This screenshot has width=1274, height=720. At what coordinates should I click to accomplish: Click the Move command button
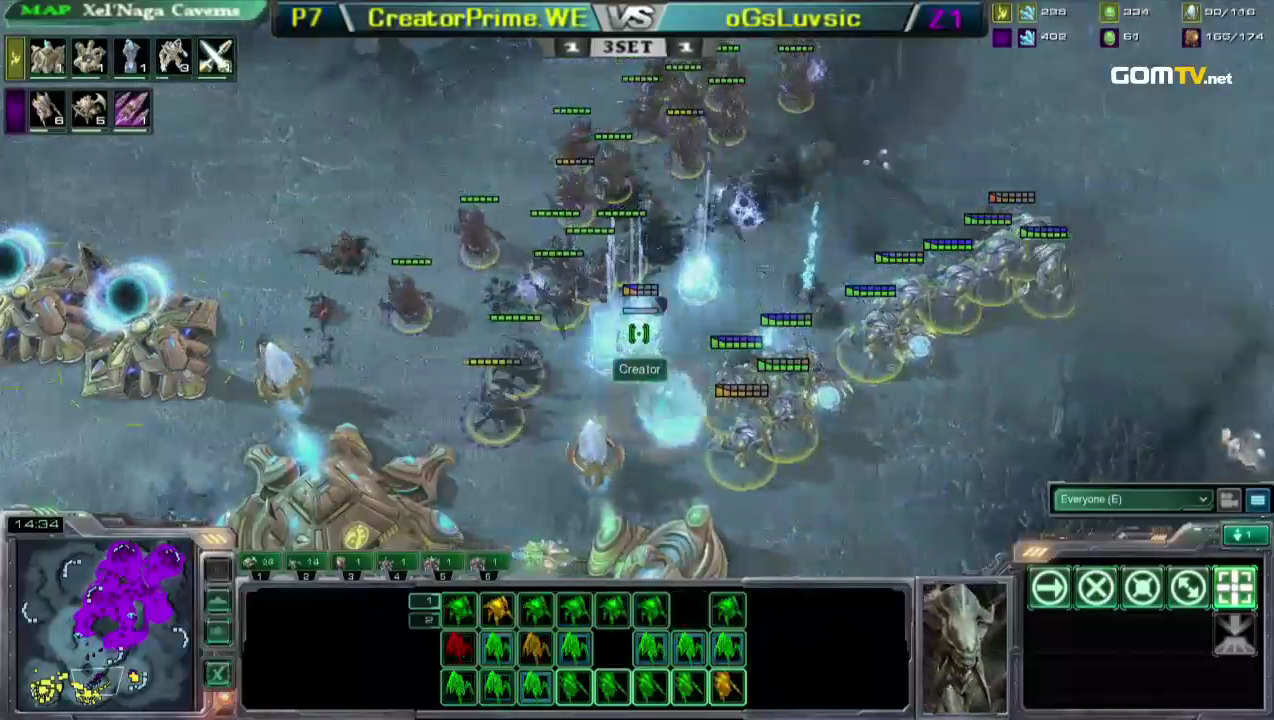[1049, 589]
